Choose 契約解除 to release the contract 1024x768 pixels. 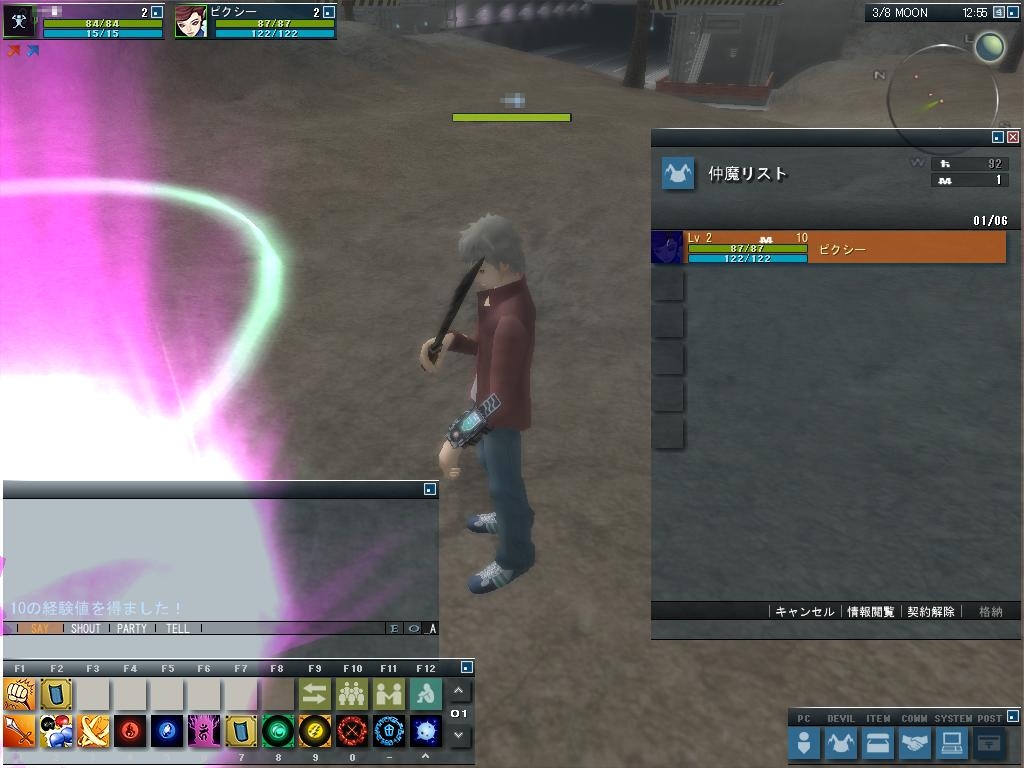931,612
